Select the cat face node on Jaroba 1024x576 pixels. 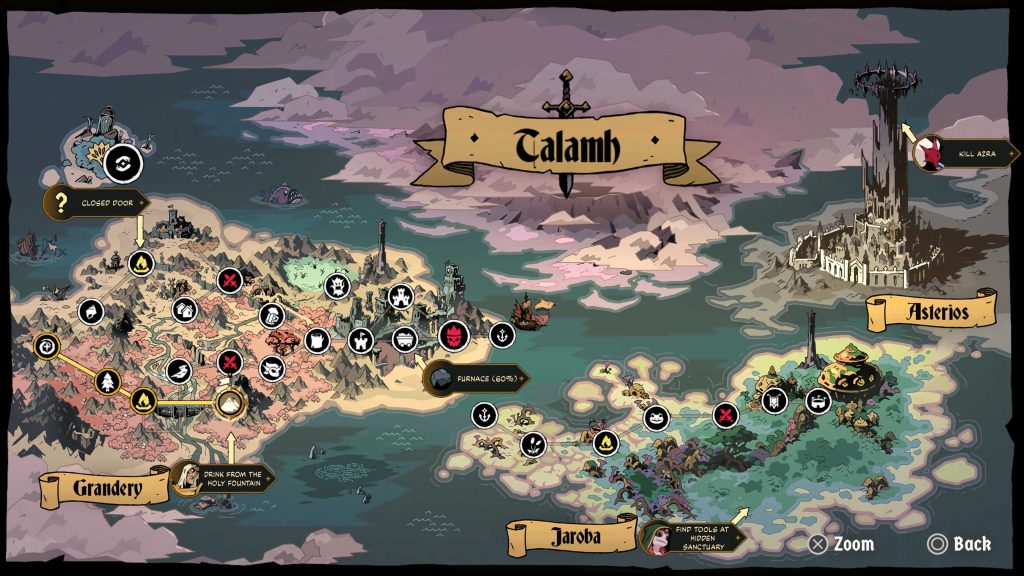656,417
